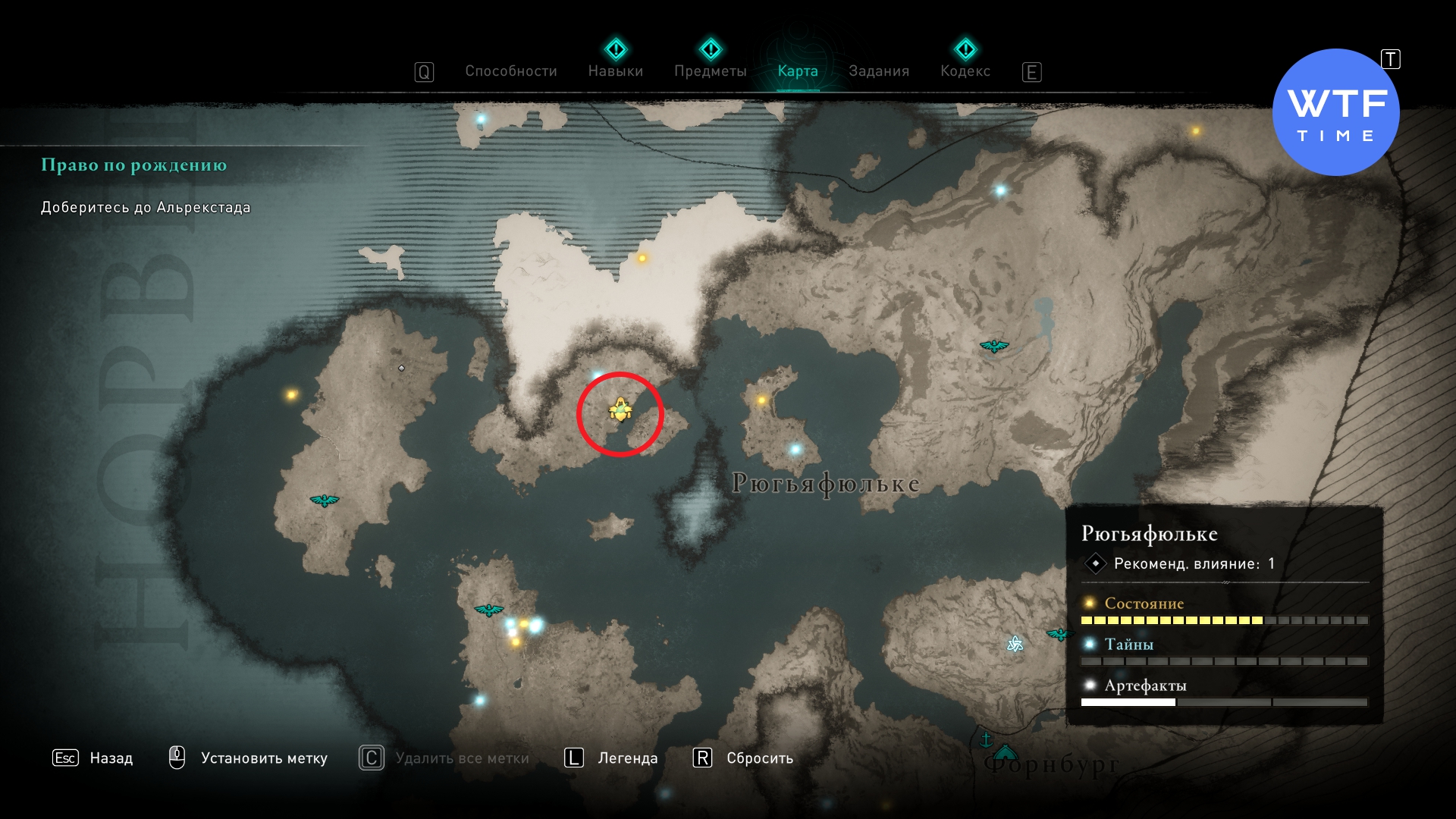Click the active Карта tab
Screen dimensions: 1456x819
(798, 71)
